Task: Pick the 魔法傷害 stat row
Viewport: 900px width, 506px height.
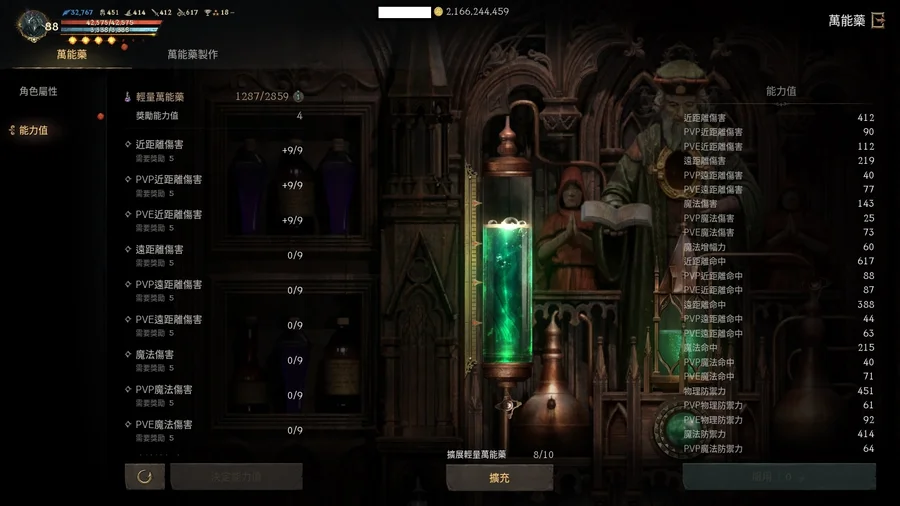Action: (215, 360)
